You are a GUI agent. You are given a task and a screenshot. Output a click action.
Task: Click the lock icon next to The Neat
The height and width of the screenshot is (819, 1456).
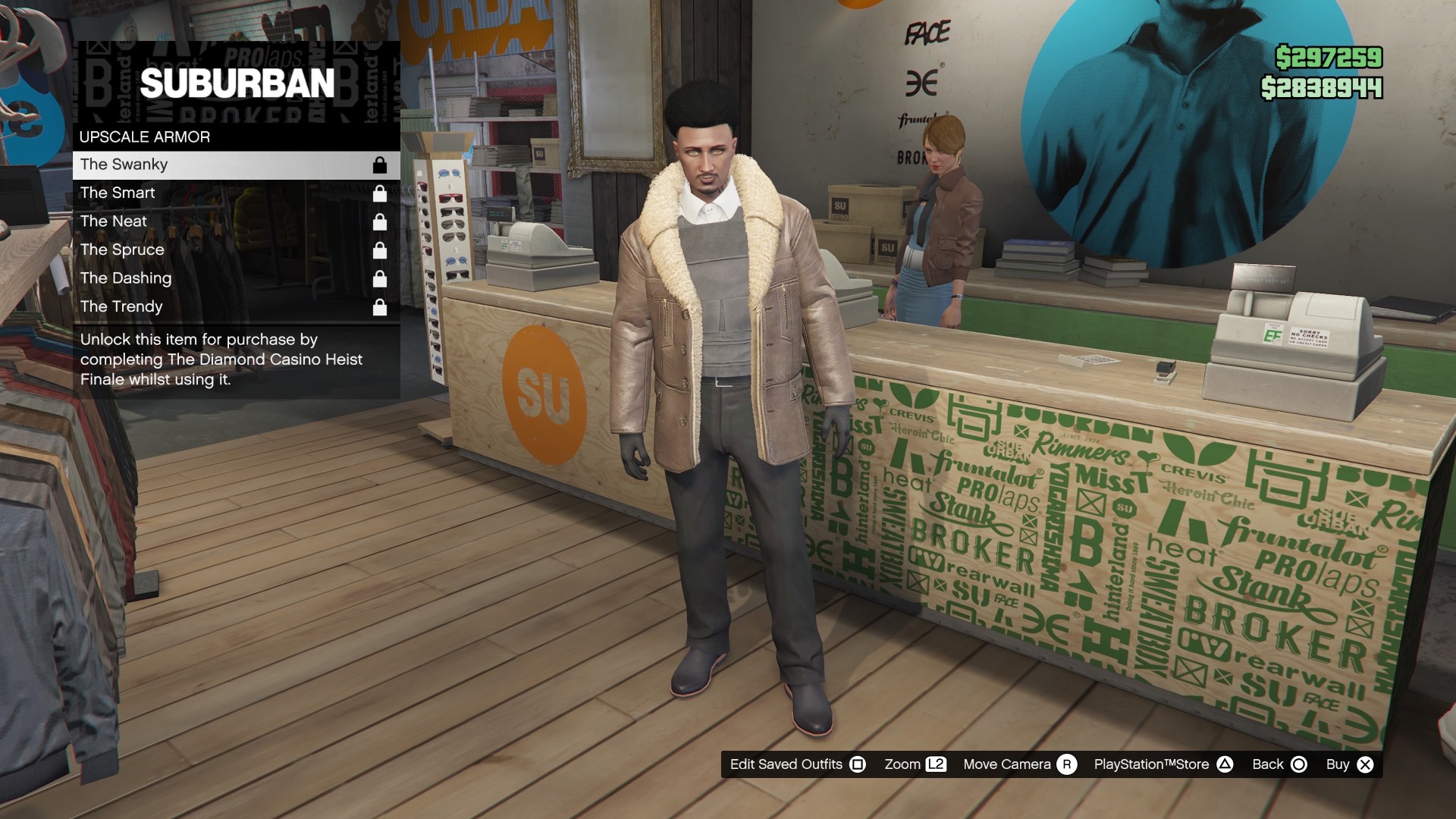point(379,221)
